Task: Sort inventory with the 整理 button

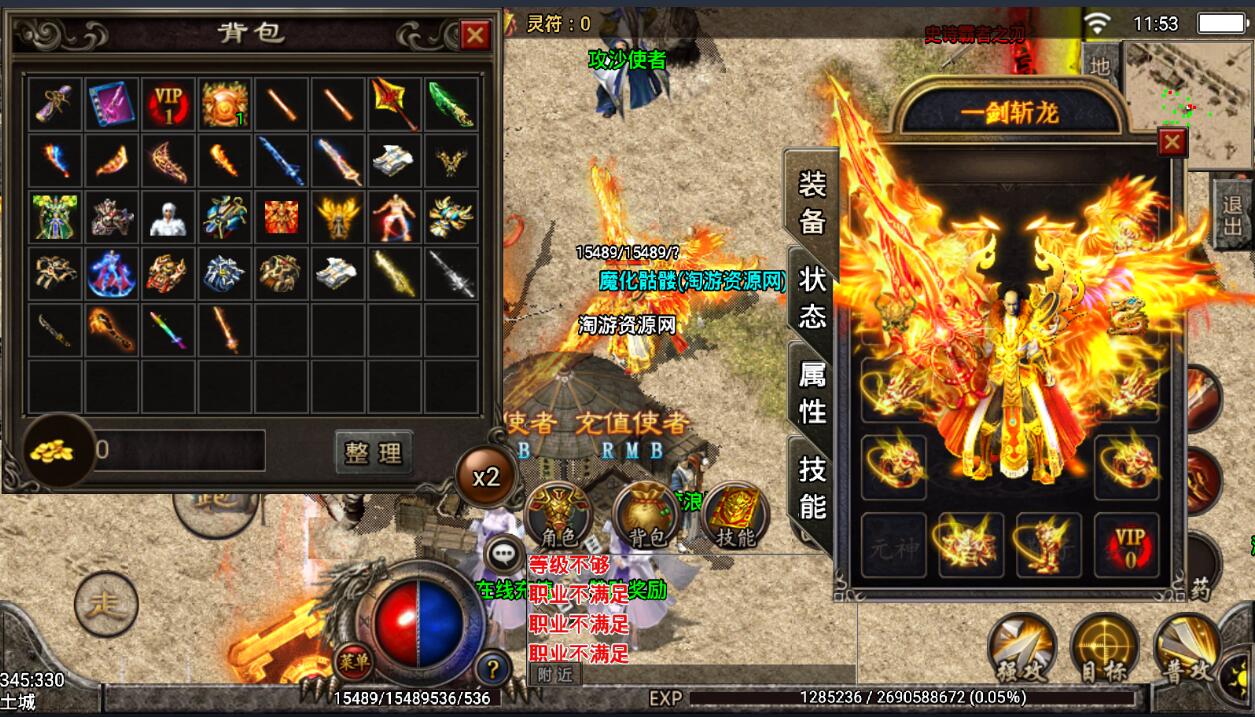Action: [x=373, y=452]
